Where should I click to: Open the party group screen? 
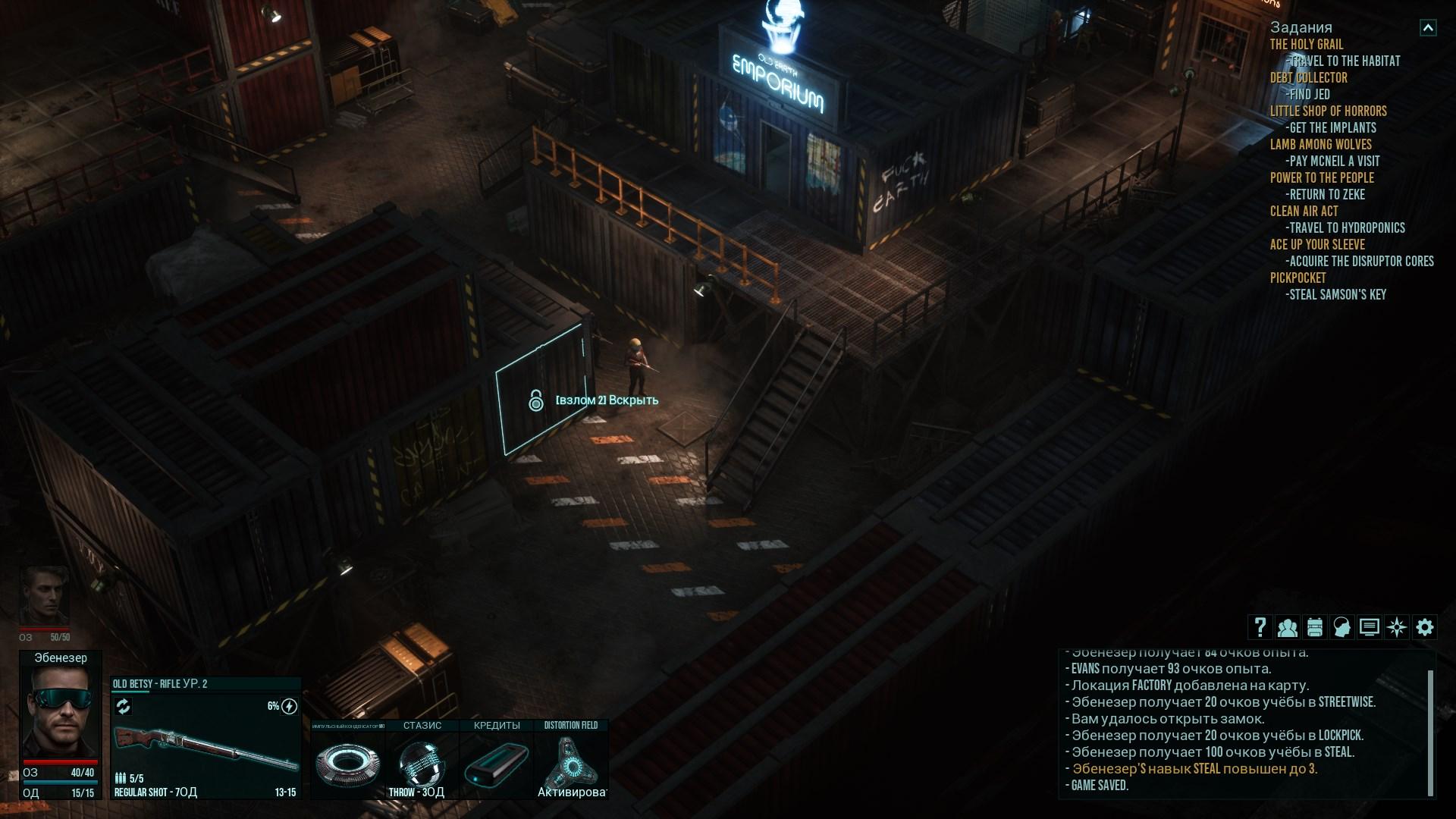(1287, 627)
